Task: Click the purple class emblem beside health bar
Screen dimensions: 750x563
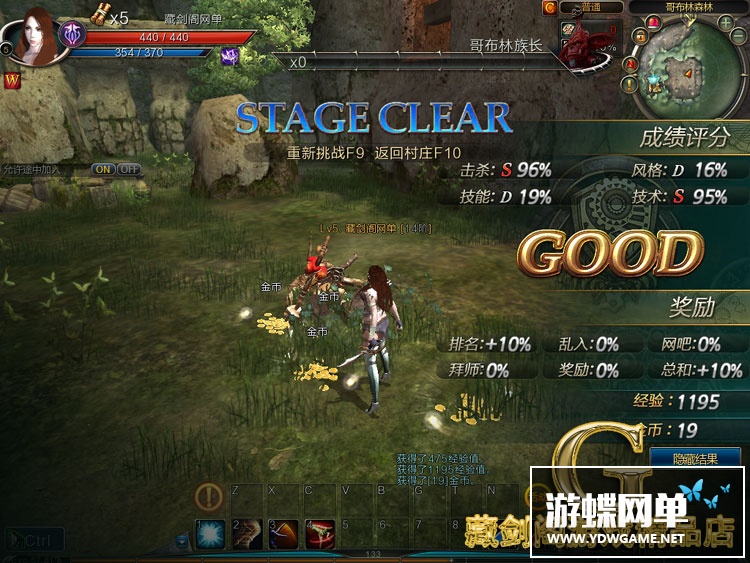Action: tap(73, 36)
